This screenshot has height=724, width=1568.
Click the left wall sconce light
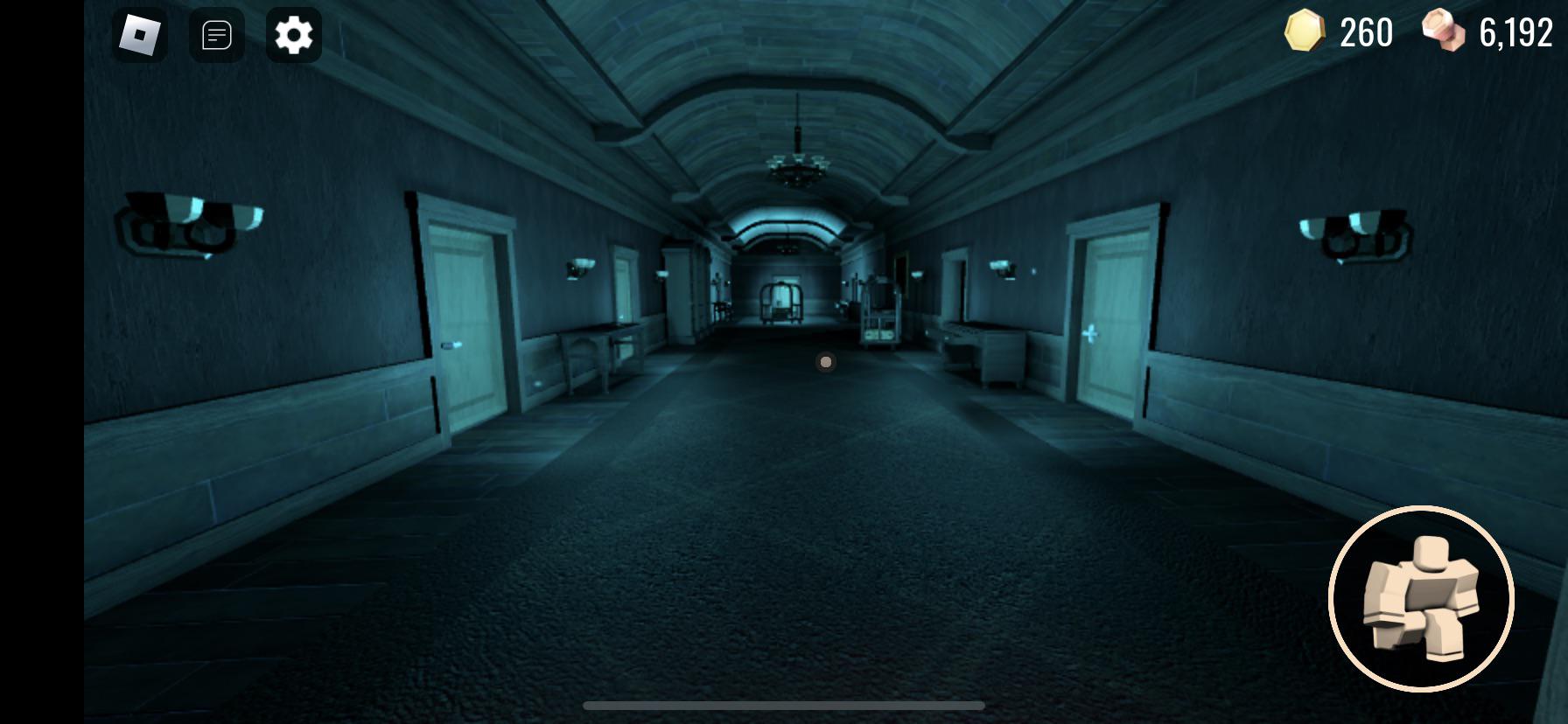click(x=188, y=223)
